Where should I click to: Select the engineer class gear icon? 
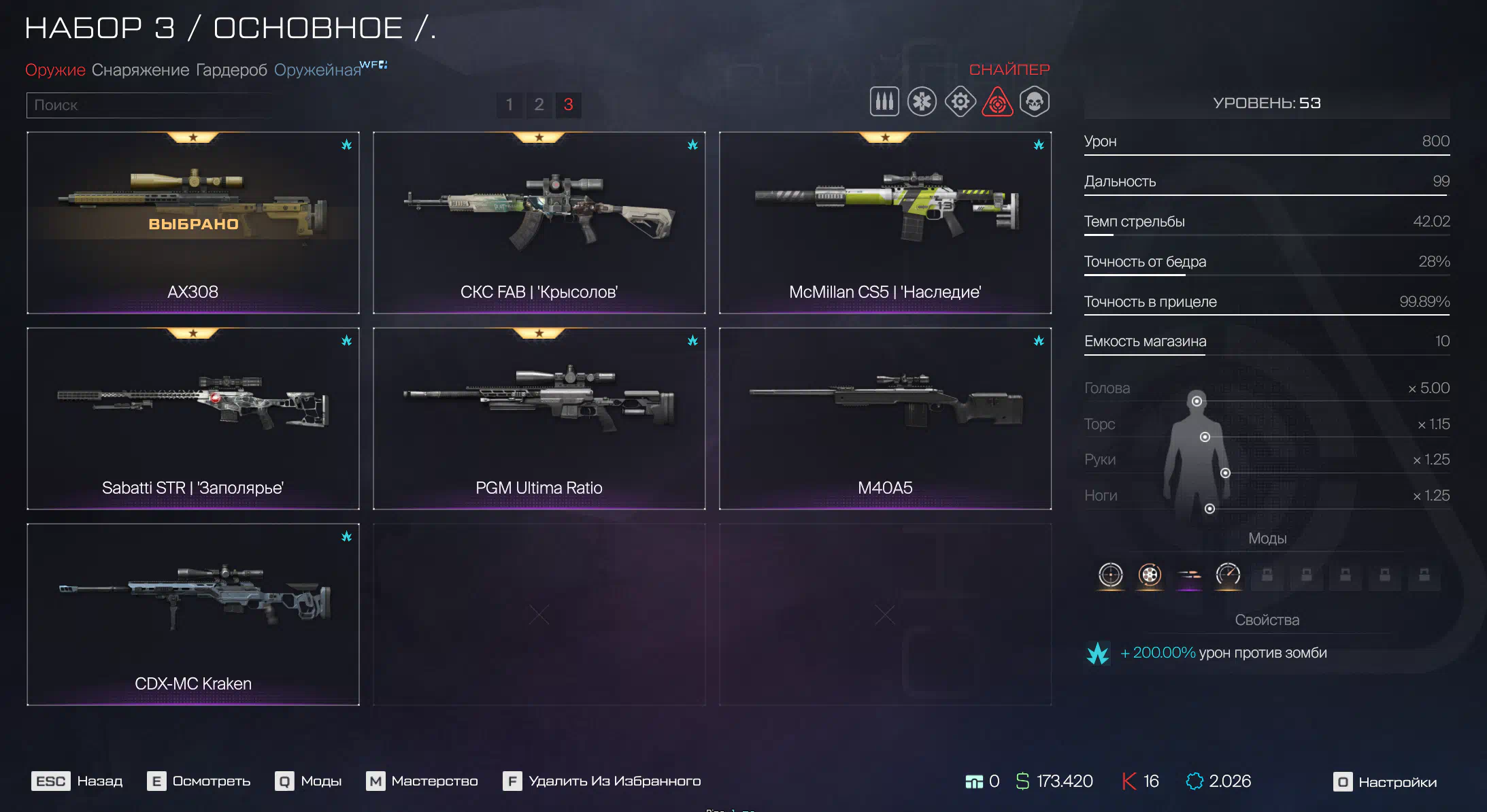tap(960, 102)
